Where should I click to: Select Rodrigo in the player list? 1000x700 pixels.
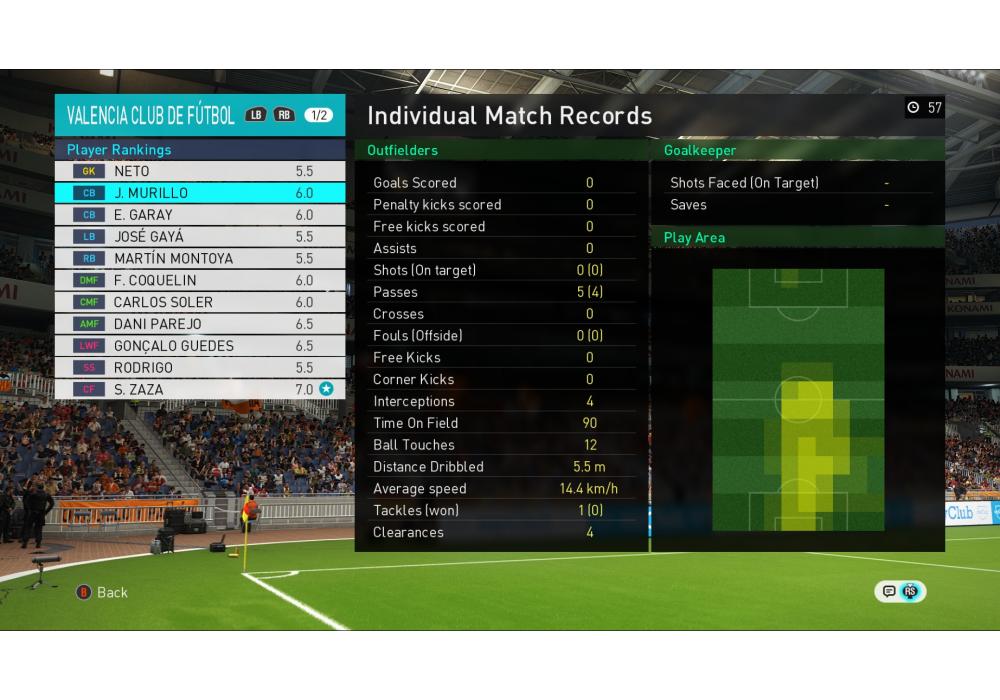pos(200,368)
